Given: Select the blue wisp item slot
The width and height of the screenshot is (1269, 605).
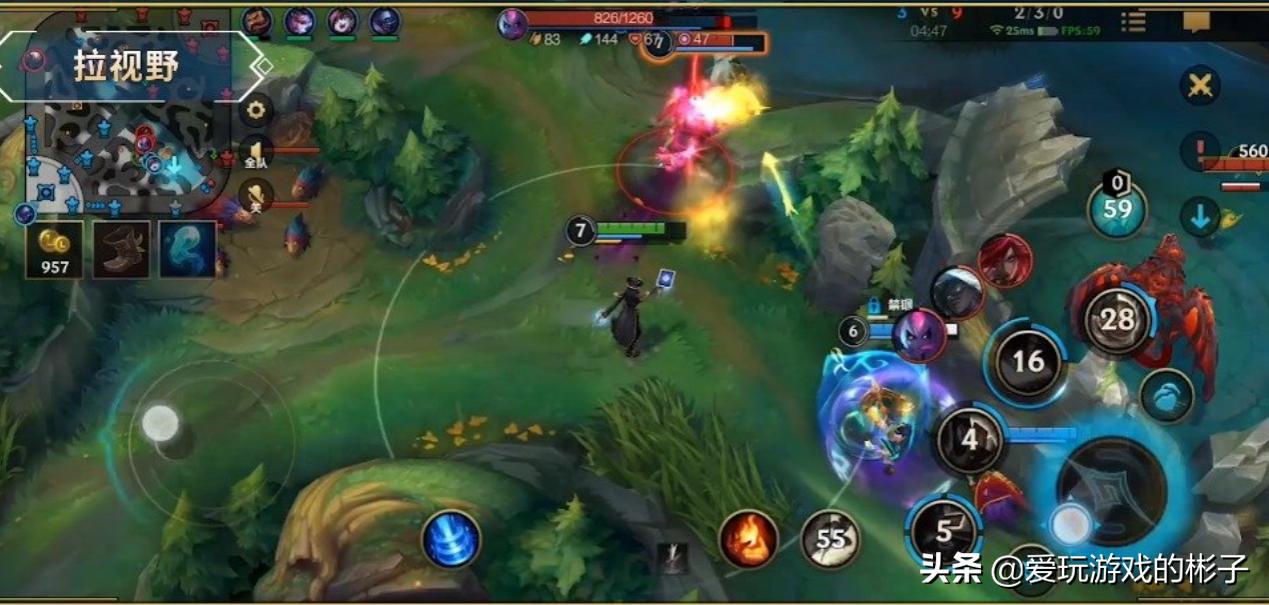Looking at the screenshot, I should pos(187,250).
